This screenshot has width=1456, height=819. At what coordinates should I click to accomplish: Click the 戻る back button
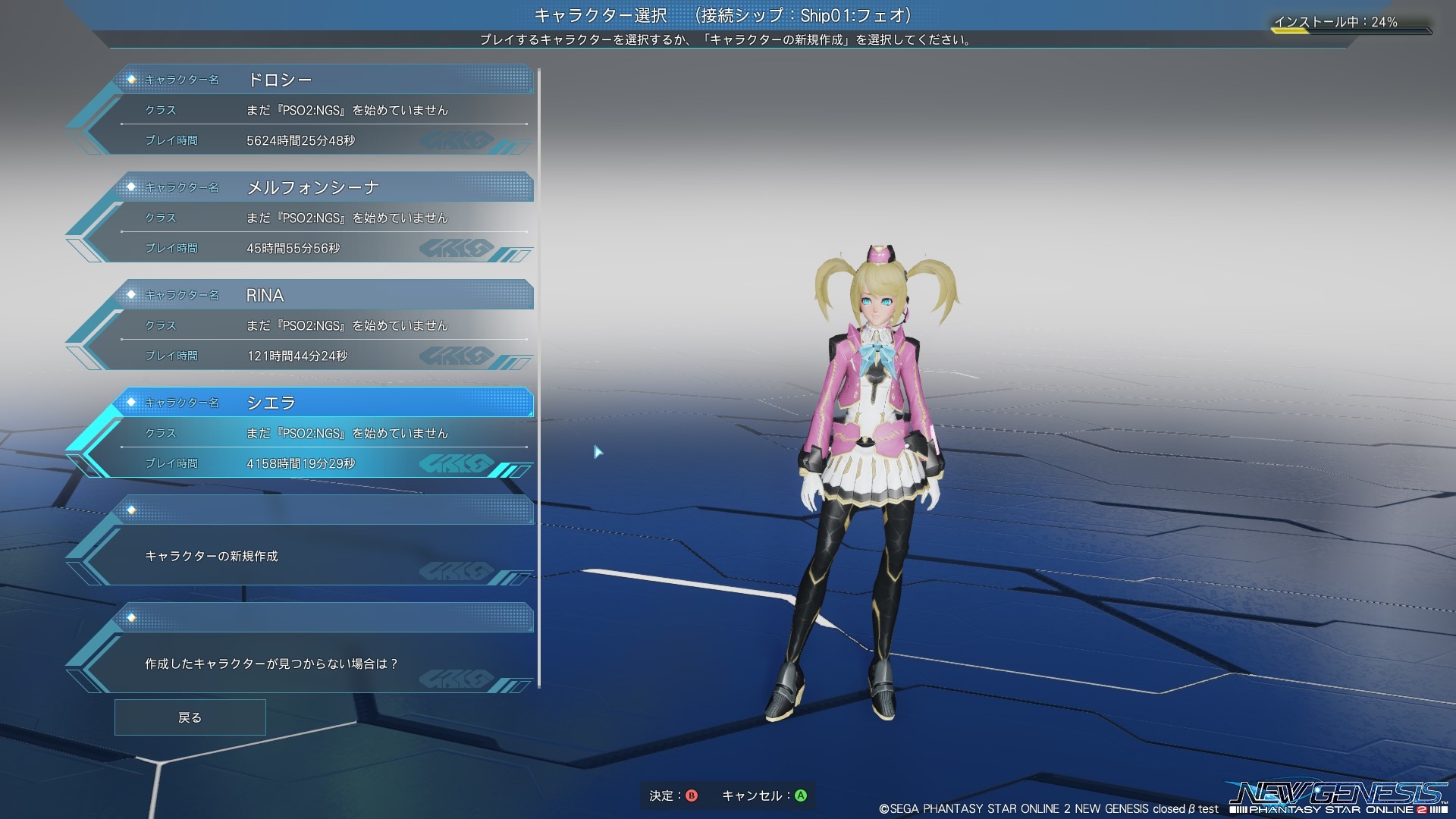point(190,717)
